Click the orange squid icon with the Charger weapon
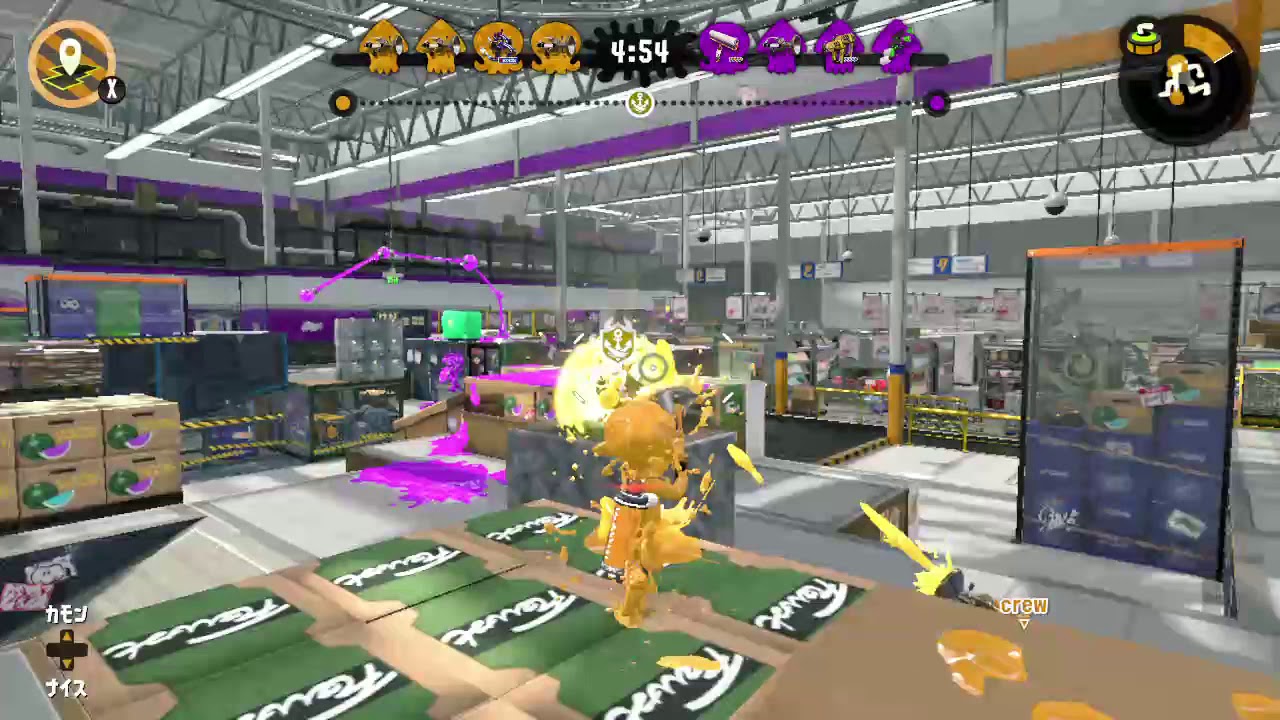1280x720 pixels. 500,45
